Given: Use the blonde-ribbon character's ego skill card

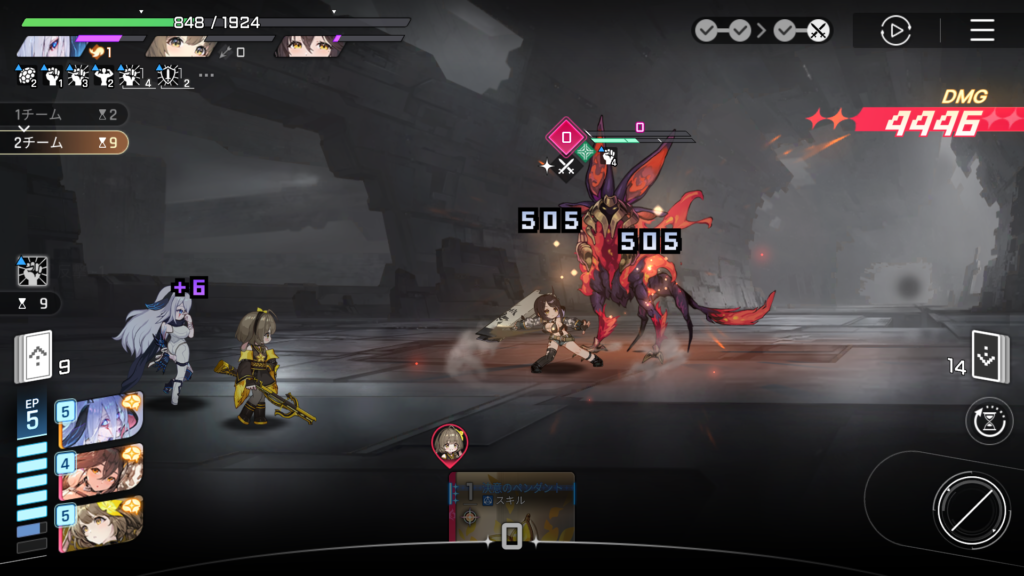Looking at the screenshot, I should [x=100, y=523].
